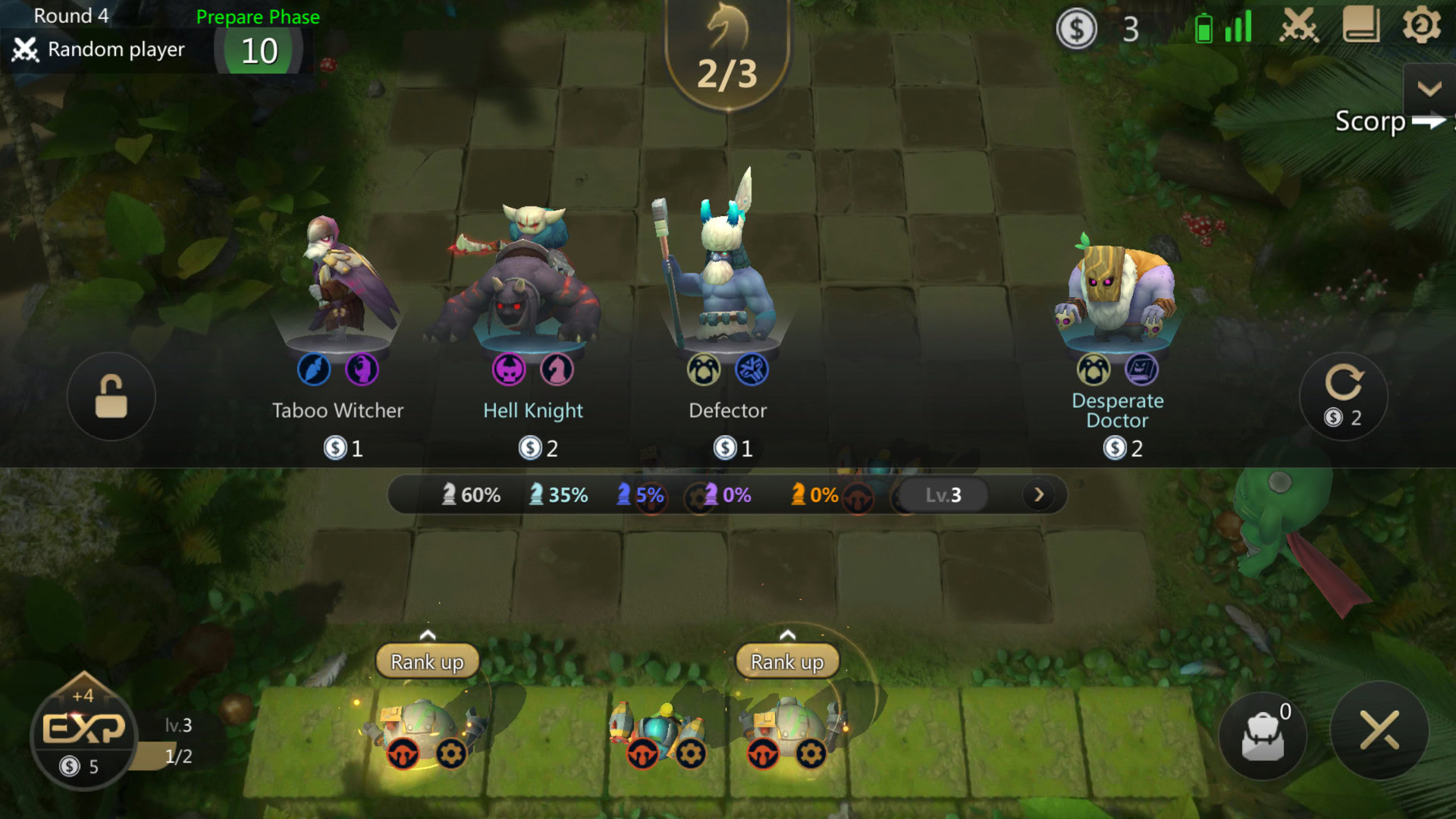
Task: Open the crossed swords battle menu
Action: point(1299,27)
